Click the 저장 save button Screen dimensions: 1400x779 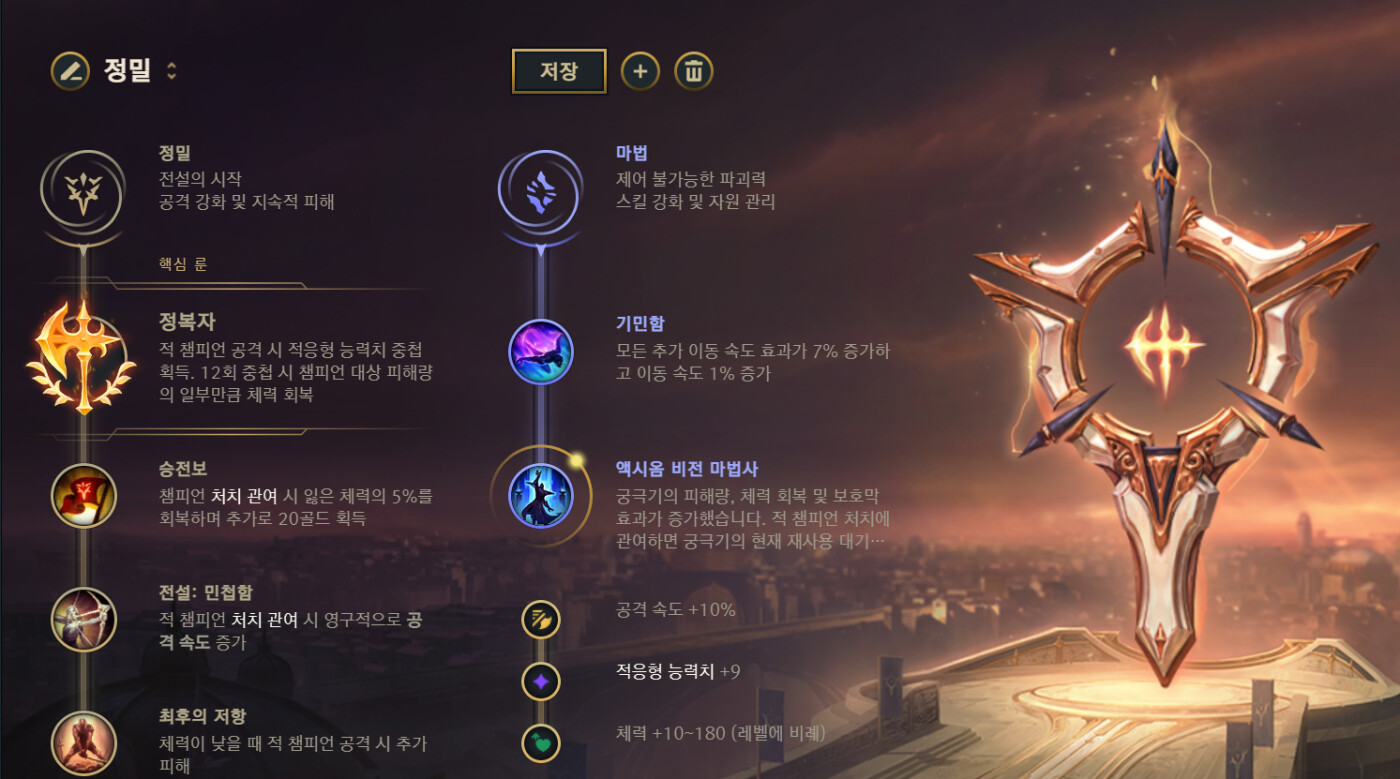click(x=559, y=71)
